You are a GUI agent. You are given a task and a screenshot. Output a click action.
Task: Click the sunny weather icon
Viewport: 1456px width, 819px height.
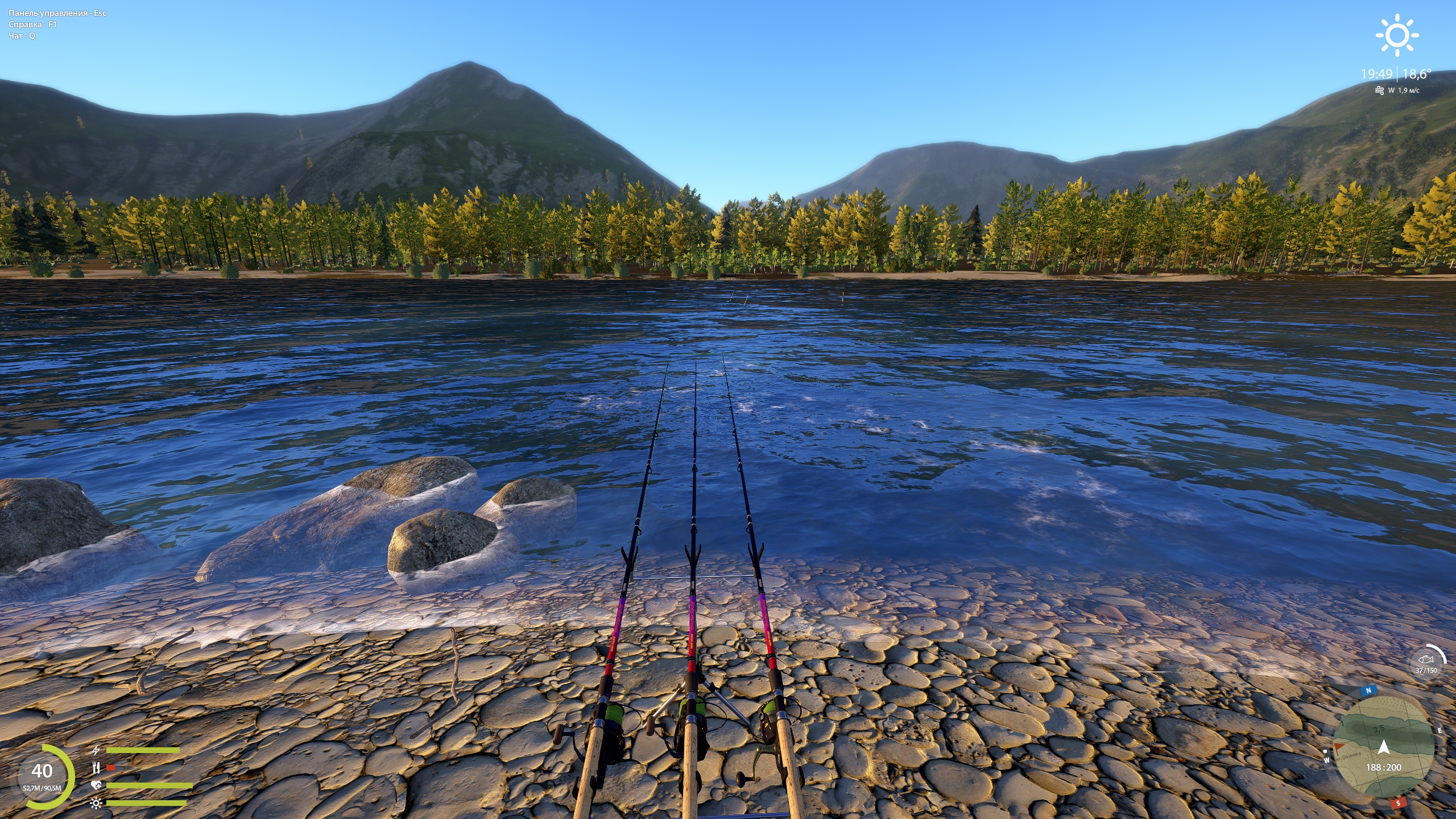1397,36
